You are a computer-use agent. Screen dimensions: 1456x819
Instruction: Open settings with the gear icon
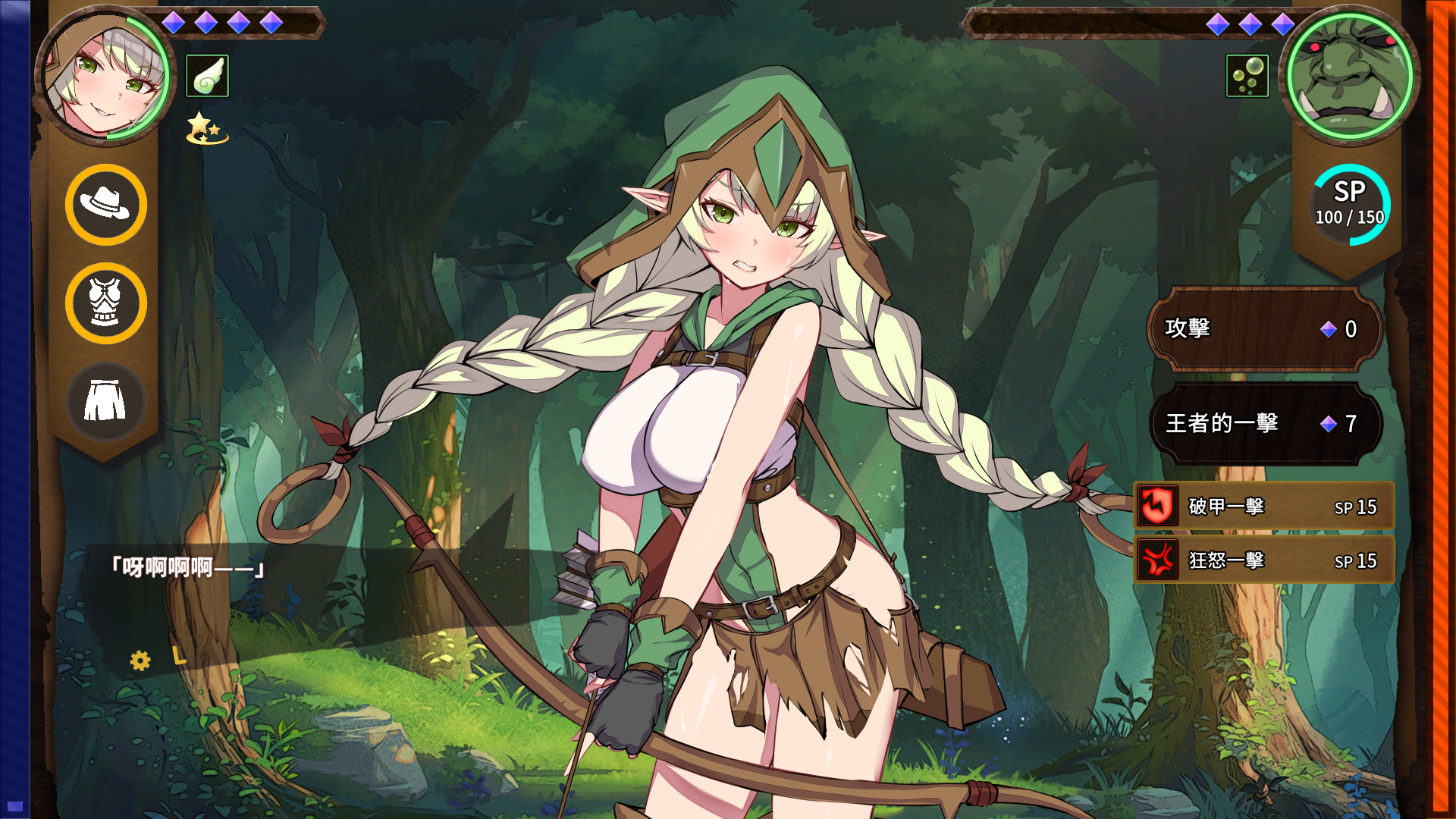(x=140, y=661)
